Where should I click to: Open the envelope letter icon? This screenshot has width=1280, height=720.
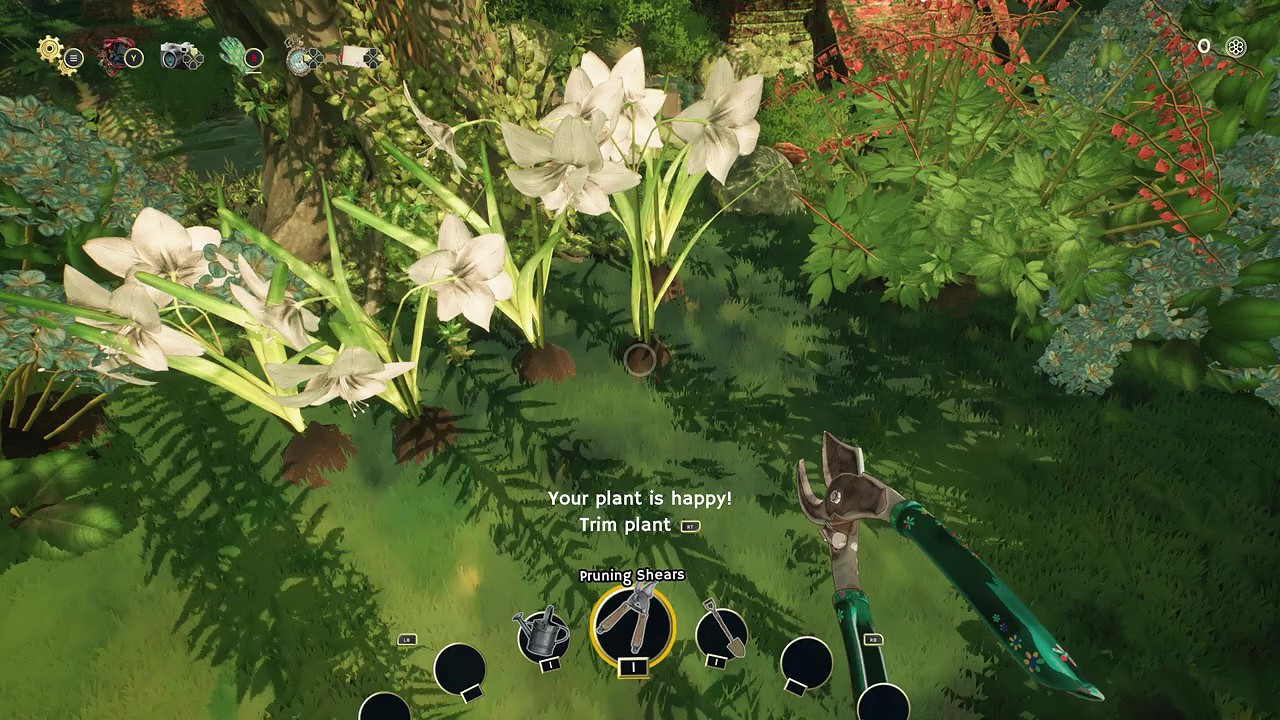click(356, 57)
